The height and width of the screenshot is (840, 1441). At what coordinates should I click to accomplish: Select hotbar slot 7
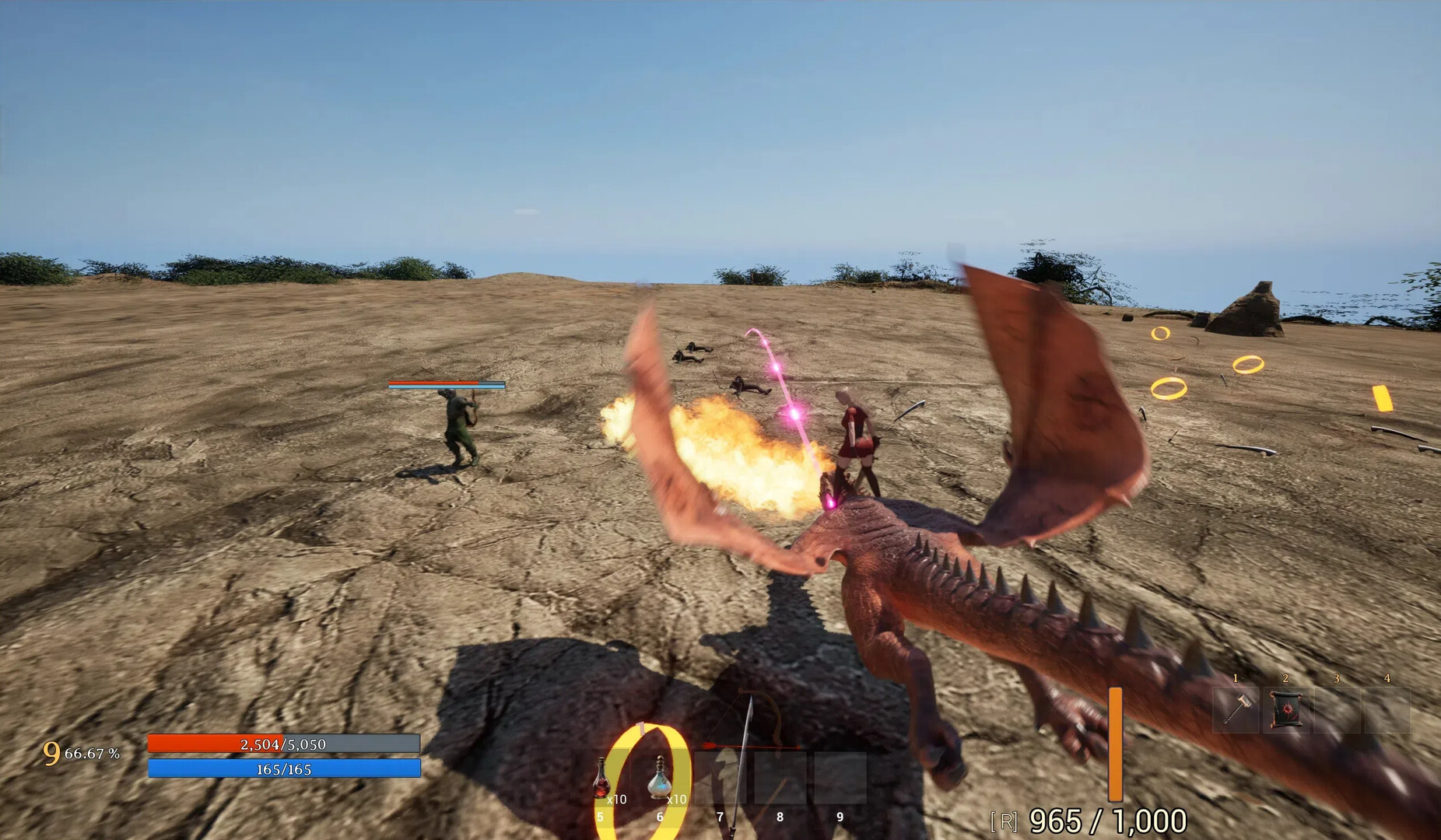tap(723, 778)
